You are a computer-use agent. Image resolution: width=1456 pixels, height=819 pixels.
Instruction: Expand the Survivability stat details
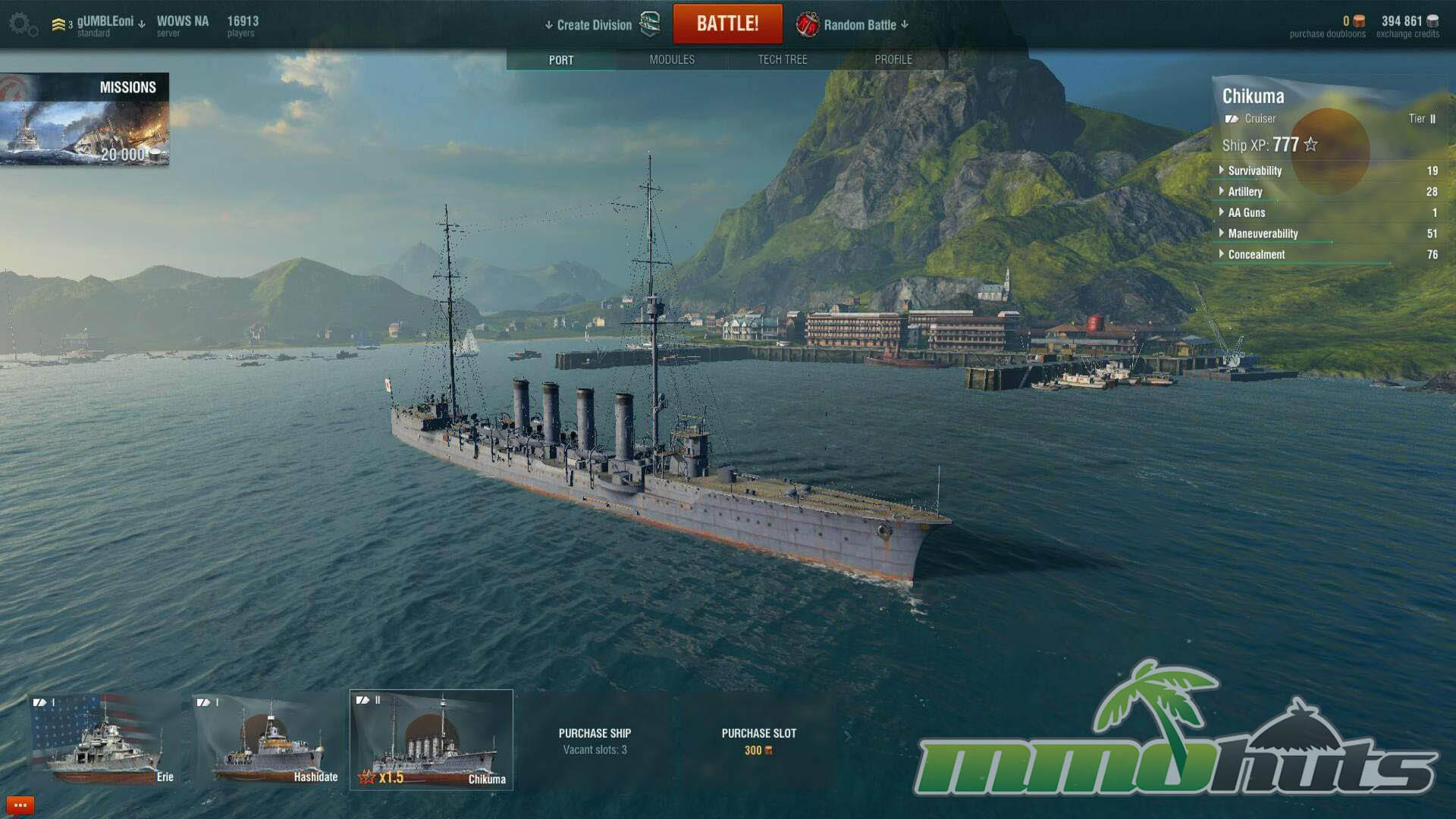click(x=1254, y=171)
